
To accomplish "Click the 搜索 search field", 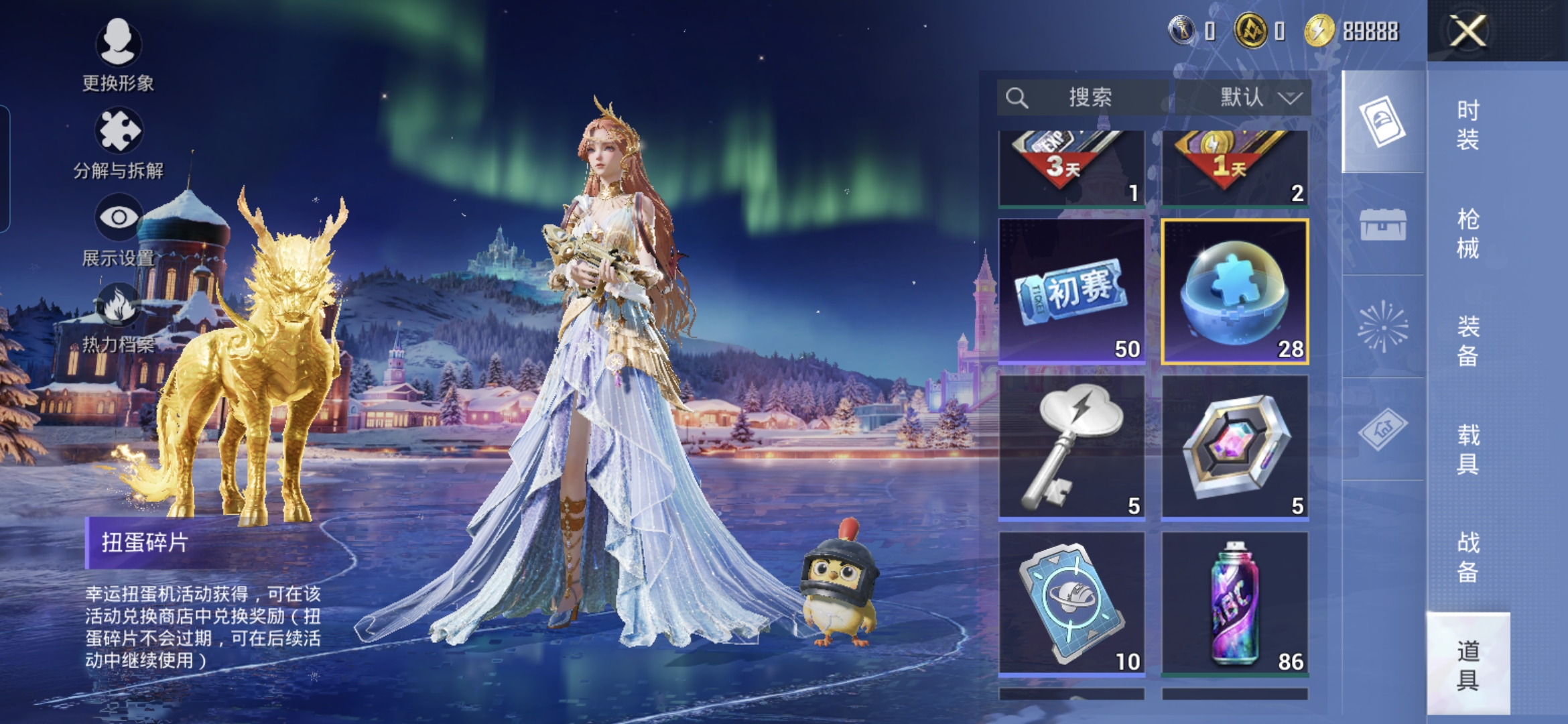I will [x=1082, y=98].
